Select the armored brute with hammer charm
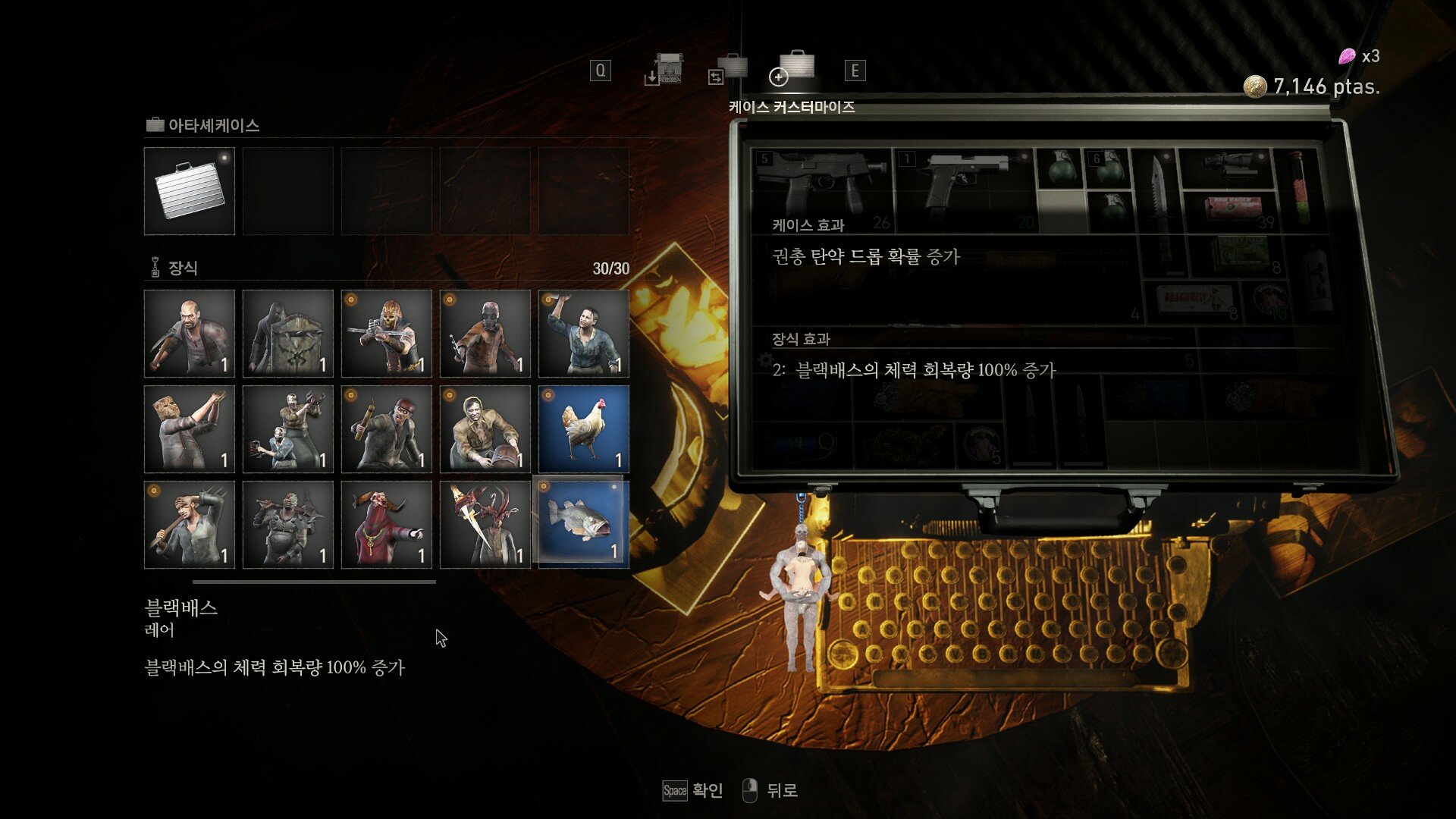This screenshot has width=1456, height=819. point(288,525)
